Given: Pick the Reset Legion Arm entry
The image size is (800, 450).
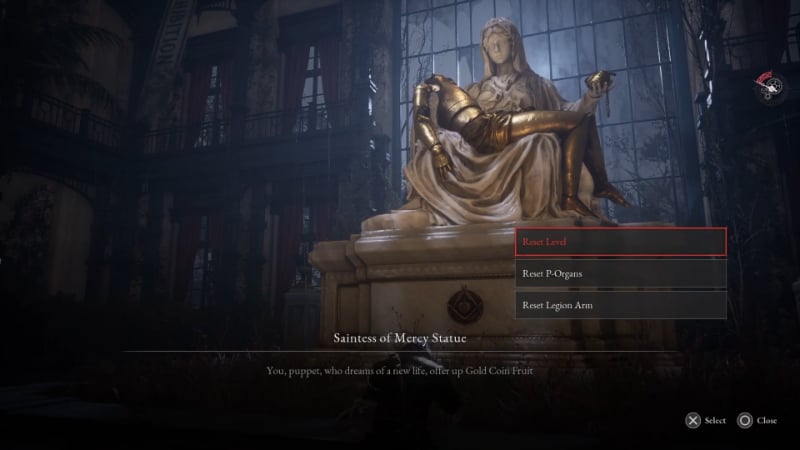Looking at the screenshot, I should click(x=620, y=304).
